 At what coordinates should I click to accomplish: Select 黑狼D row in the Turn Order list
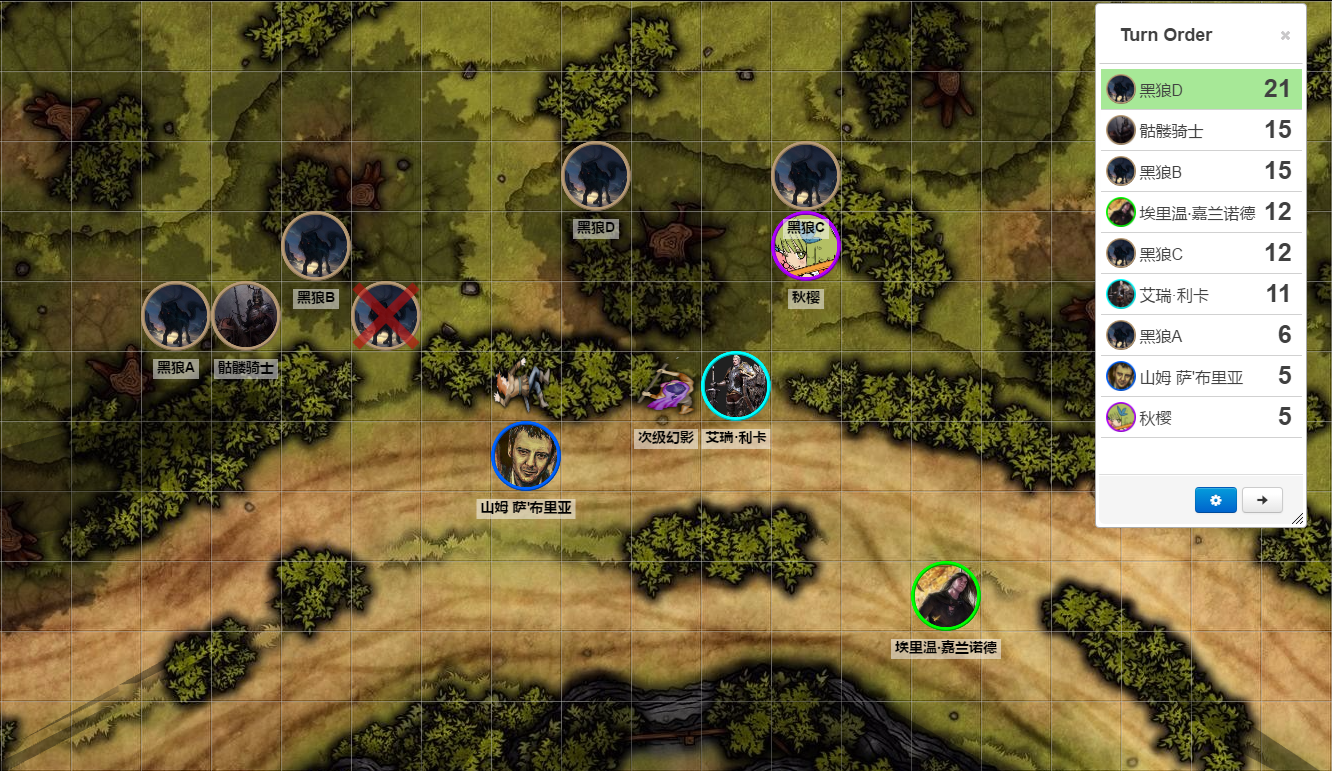1200,89
